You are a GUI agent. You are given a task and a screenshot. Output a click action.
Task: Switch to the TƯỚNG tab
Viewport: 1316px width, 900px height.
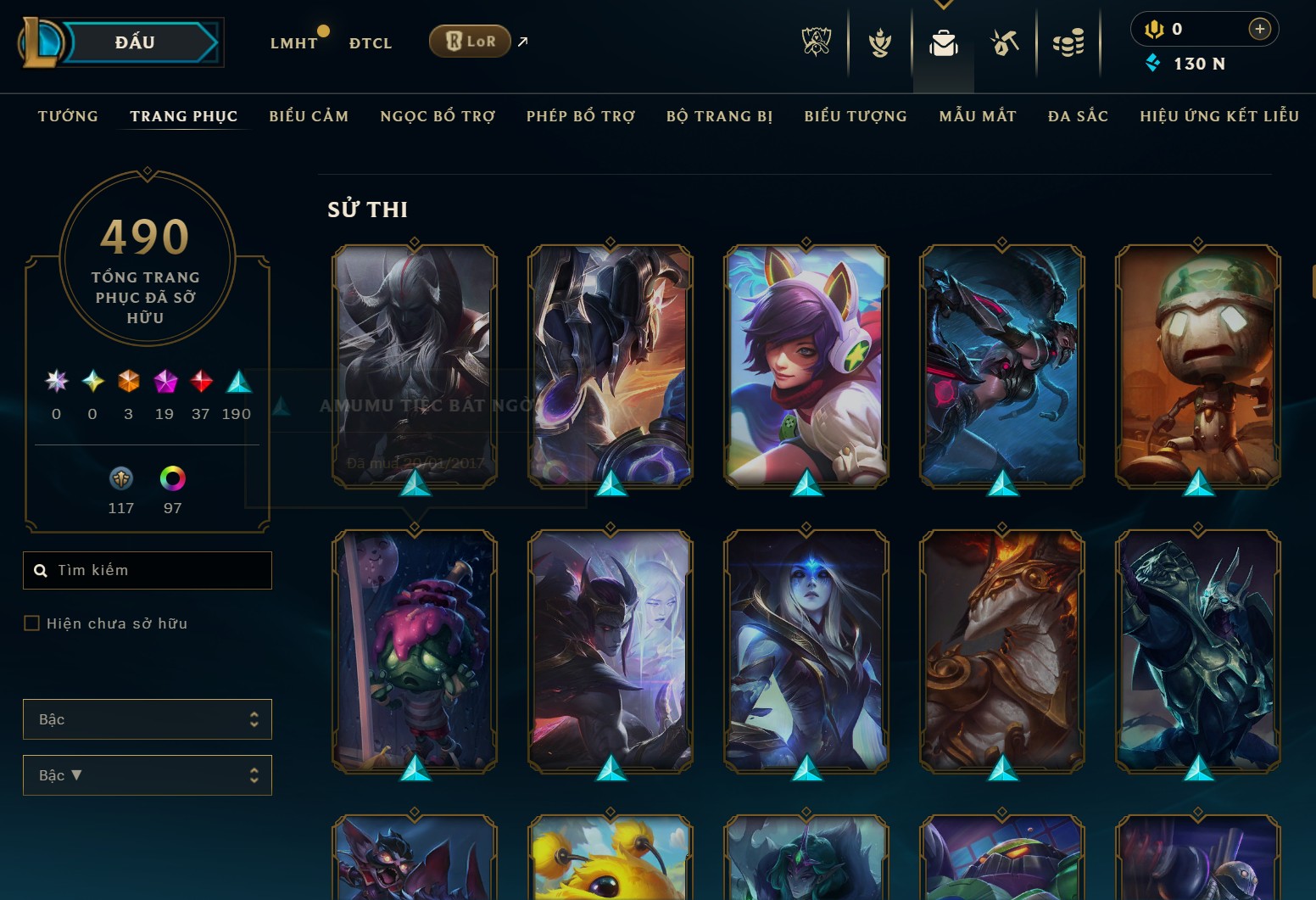tap(67, 116)
